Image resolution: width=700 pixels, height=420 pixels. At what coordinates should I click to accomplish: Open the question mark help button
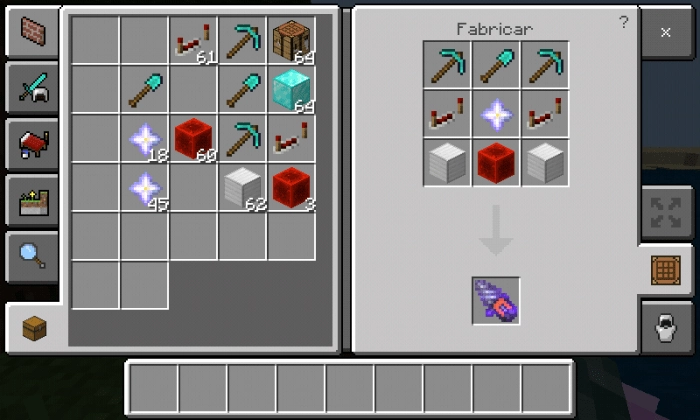624,22
